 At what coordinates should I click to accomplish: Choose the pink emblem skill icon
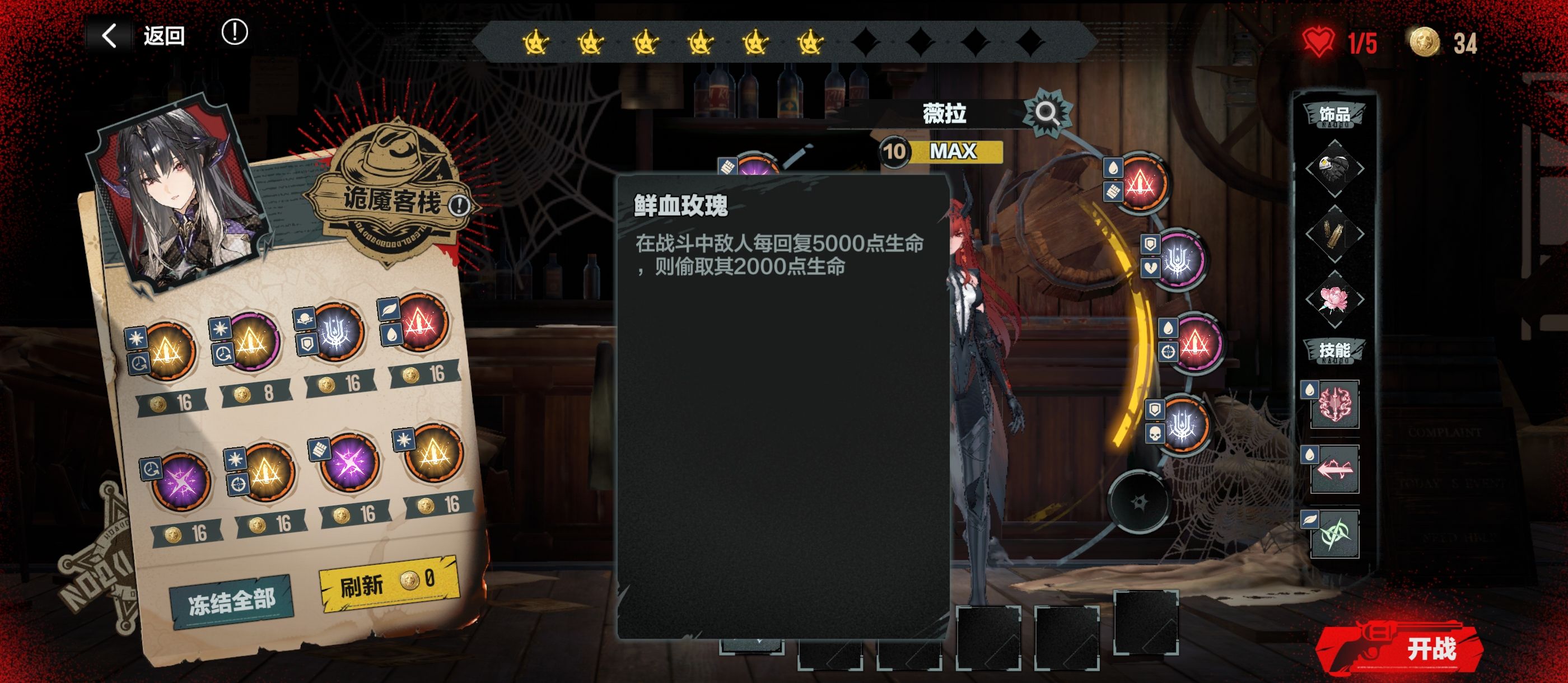click(1334, 404)
